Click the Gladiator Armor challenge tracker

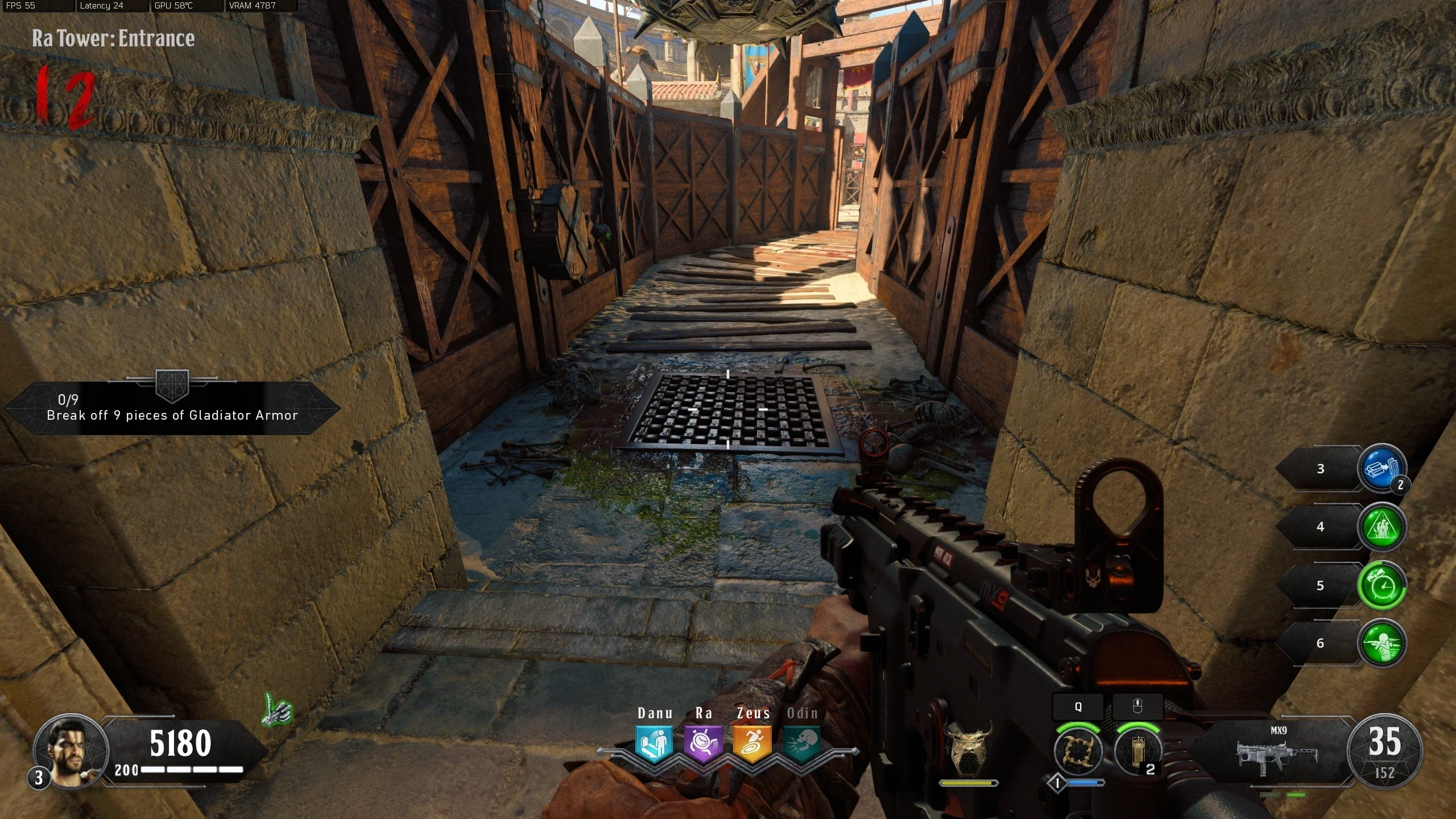coord(172,408)
